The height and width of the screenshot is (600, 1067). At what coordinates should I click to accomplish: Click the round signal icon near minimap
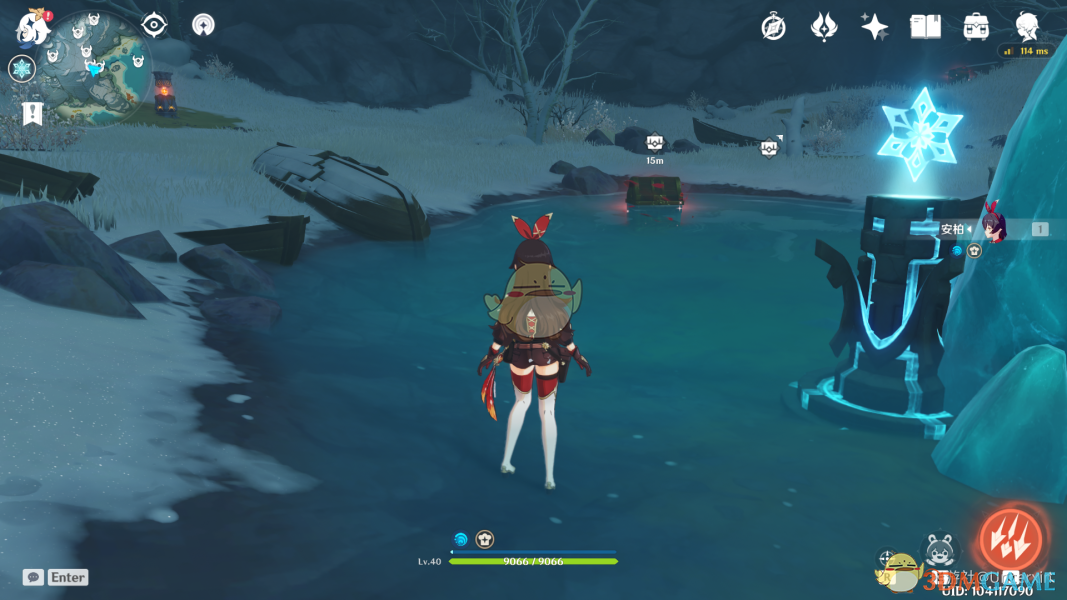[x=203, y=25]
